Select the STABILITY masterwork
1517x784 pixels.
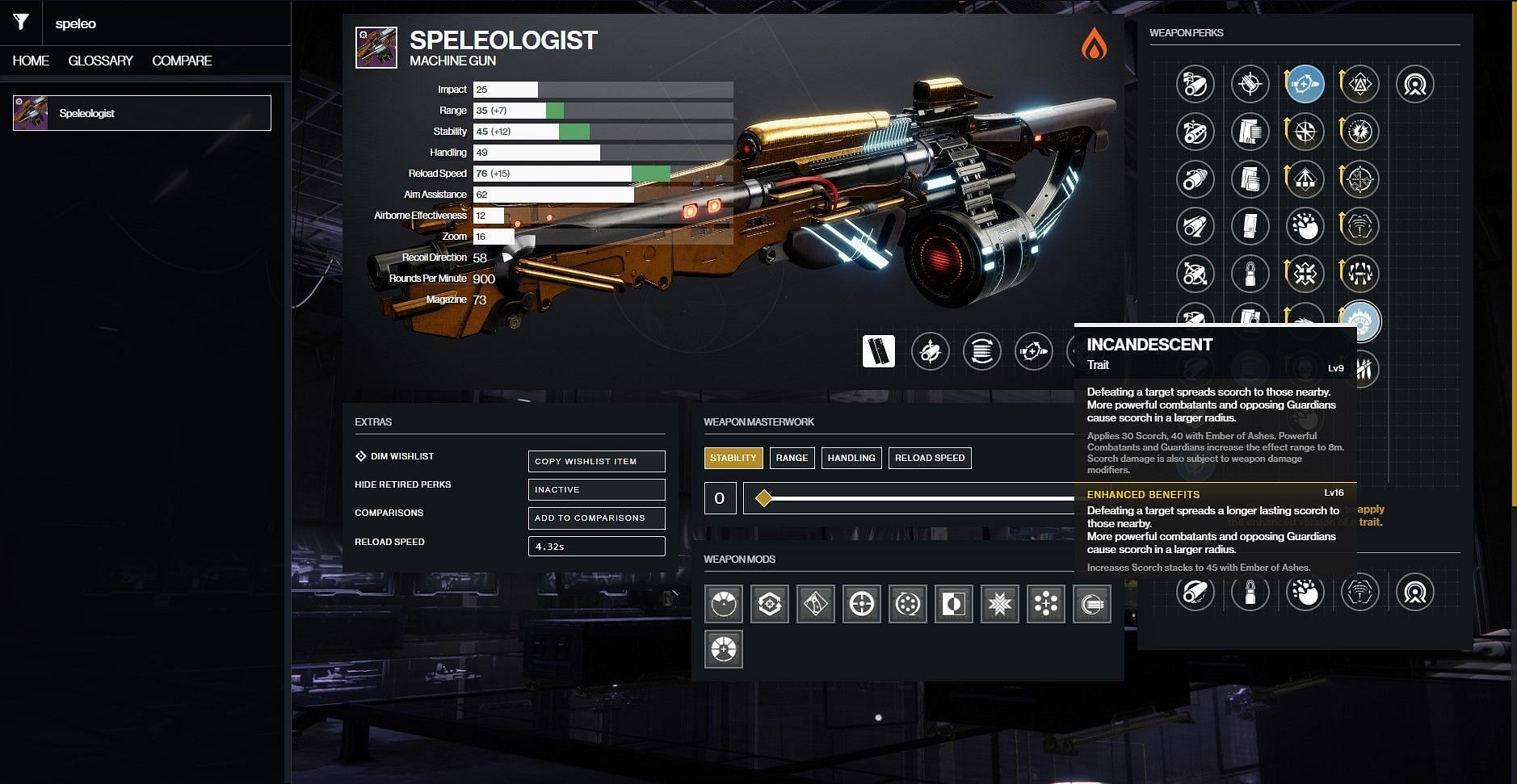(733, 458)
